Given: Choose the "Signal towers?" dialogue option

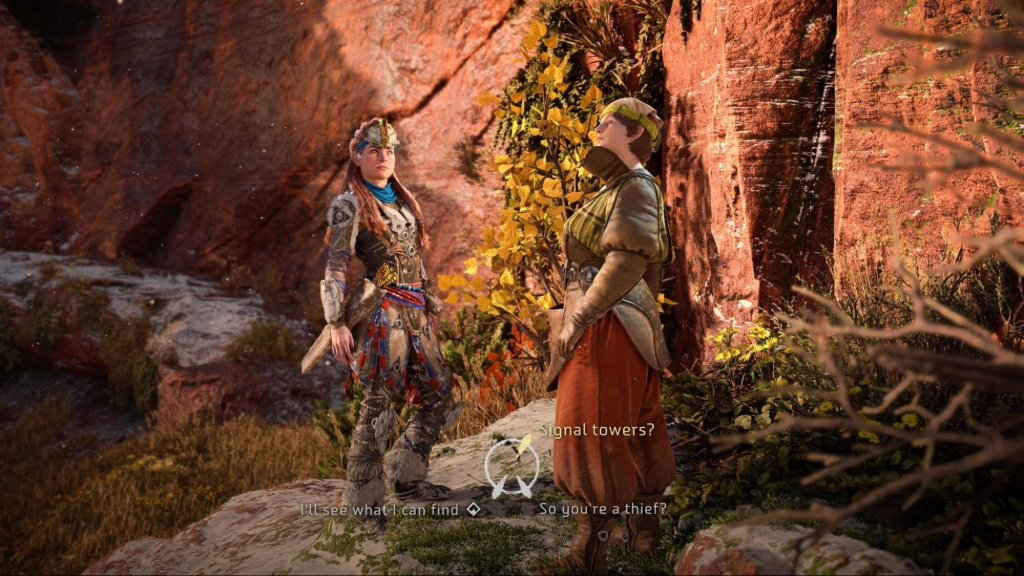Looking at the screenshot, I should pos(597,430).
